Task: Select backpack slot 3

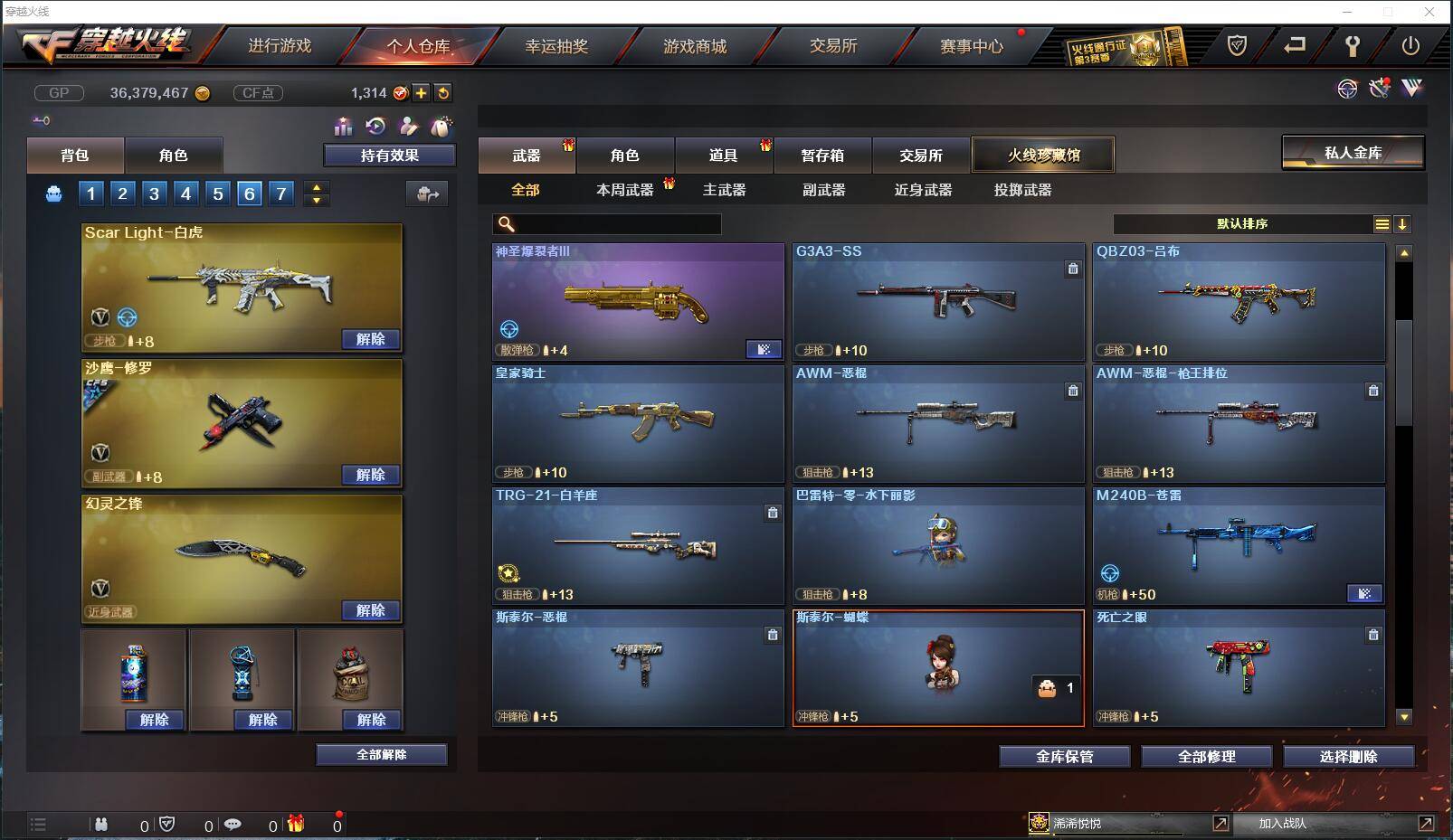Action: point(153,193)
